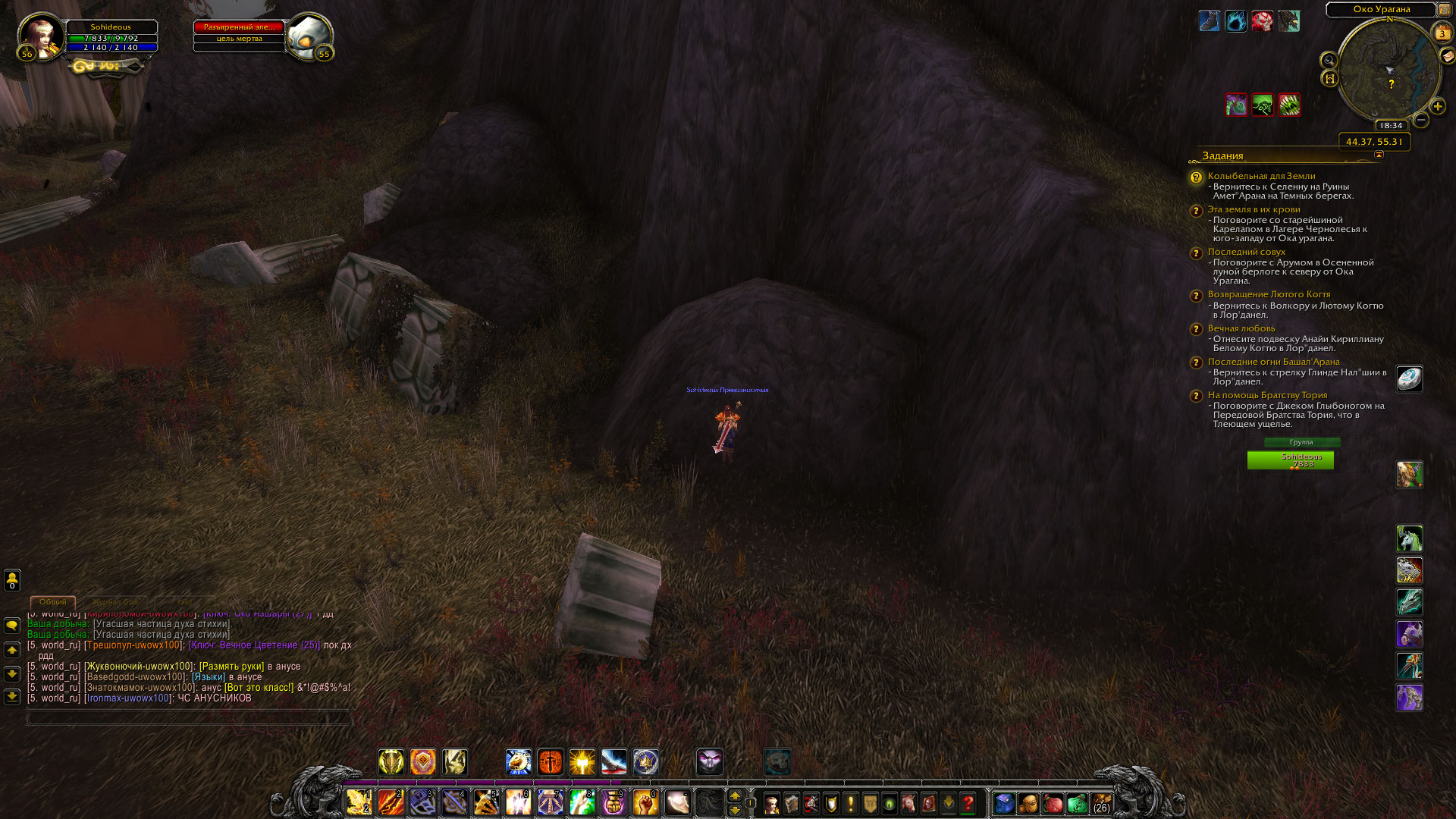
Task: Click Sohideous player portrait
Action: pyautogui.click(x=41, y=35)
